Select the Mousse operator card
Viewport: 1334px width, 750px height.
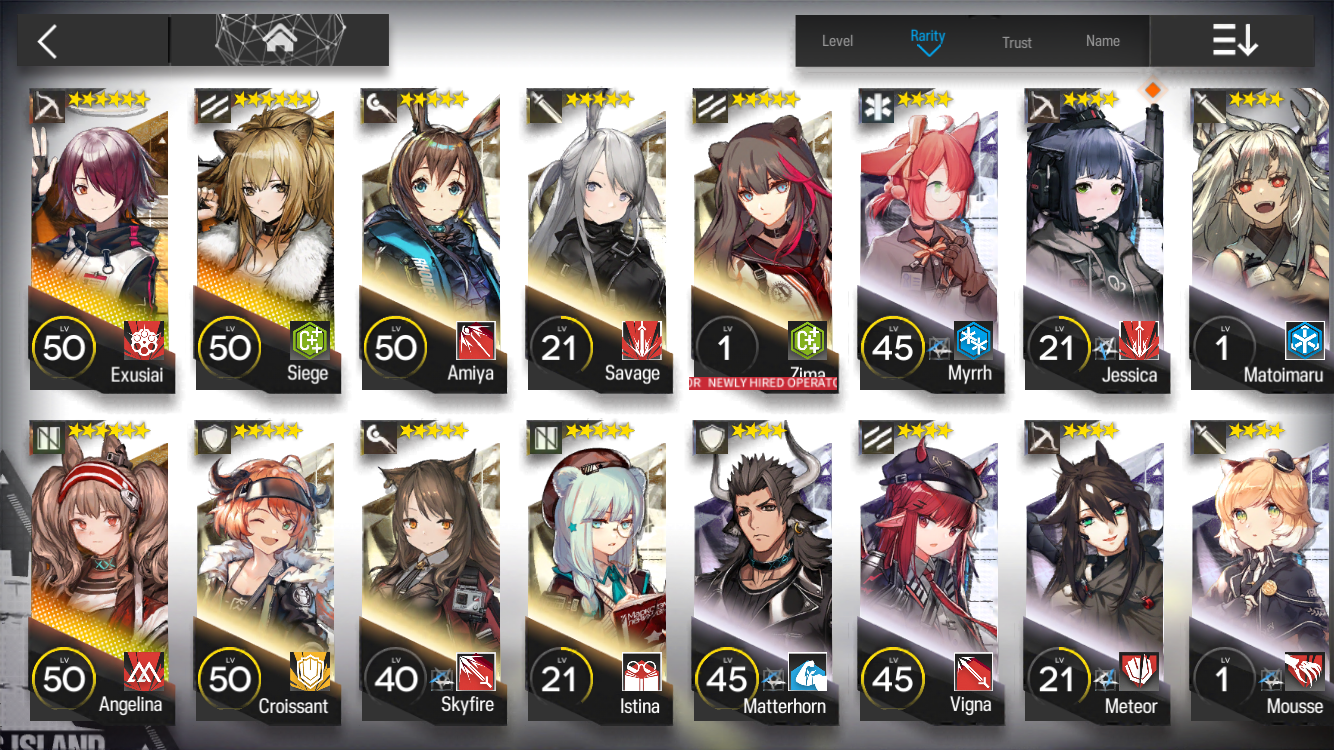point(1260,570)
